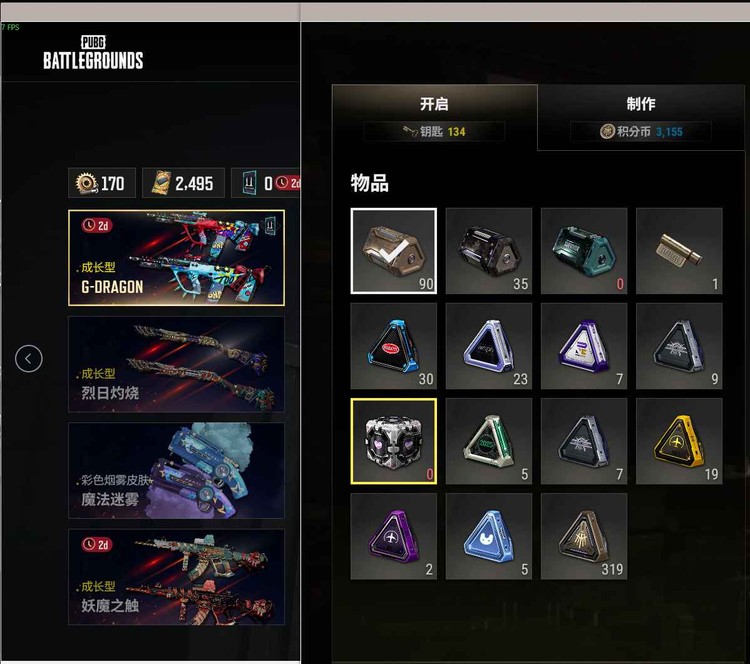Screen dimensions: 750x664
Task: Select the green triangular crate
Action: (x=489, y=441)
